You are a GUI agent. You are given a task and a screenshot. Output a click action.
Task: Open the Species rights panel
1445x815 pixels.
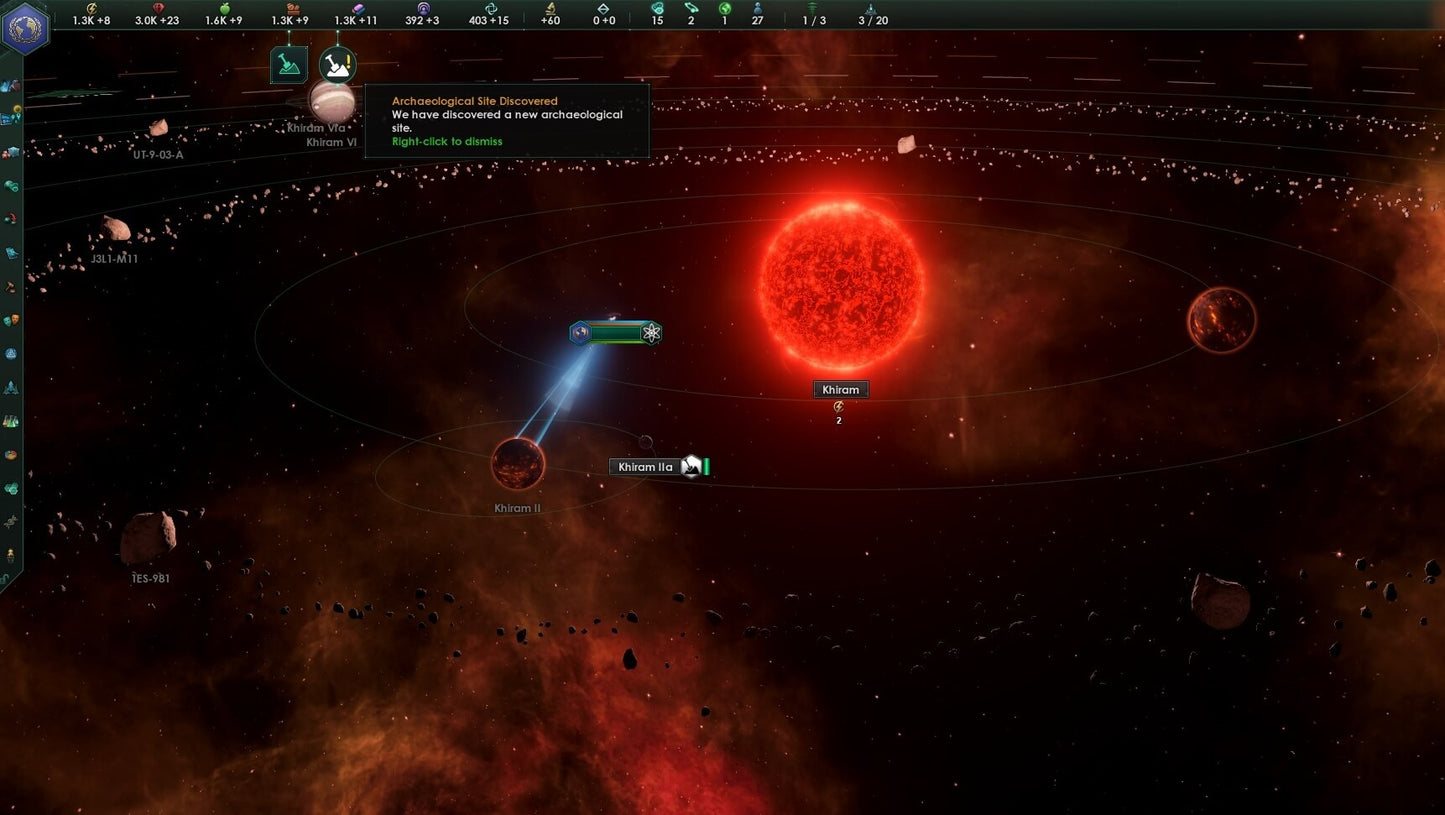coord(12,322)
